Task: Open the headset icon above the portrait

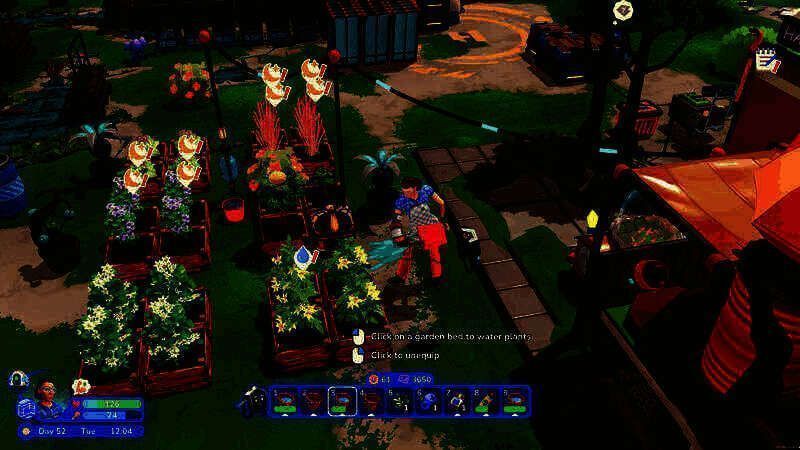Action: pyautogui.click(x=17, y=379)
